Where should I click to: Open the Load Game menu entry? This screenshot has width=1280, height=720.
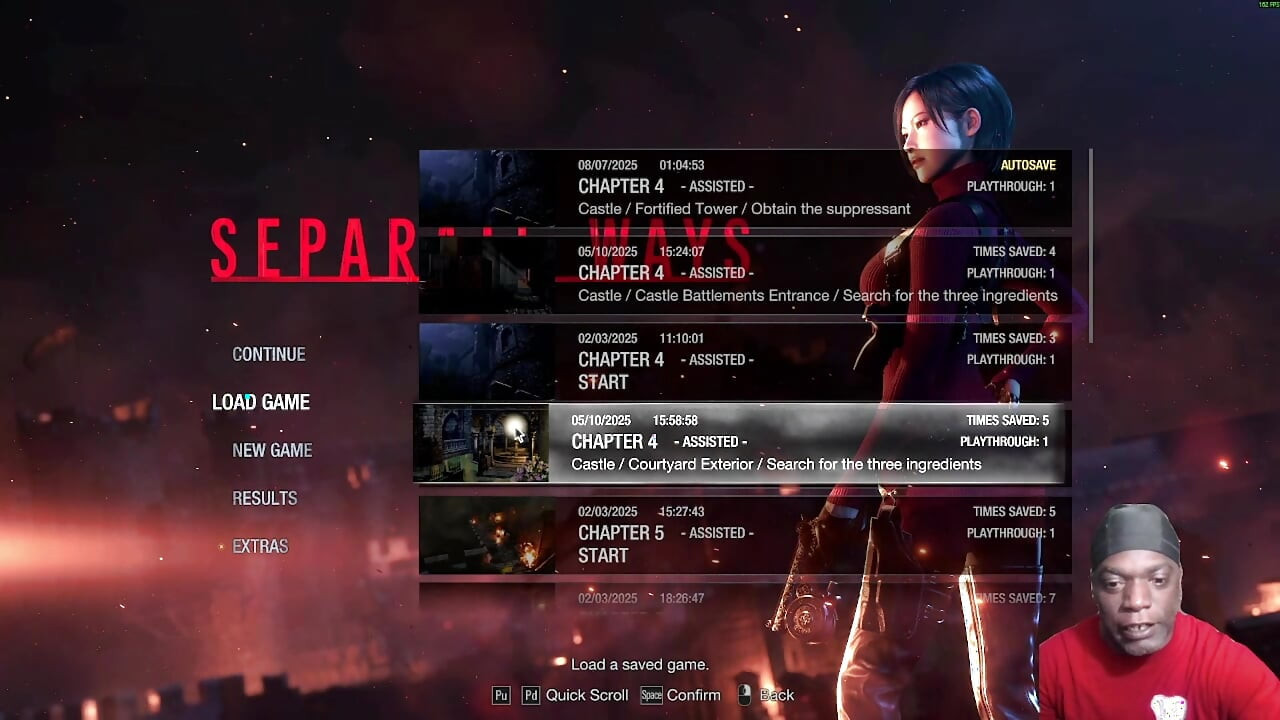point(261,402)
